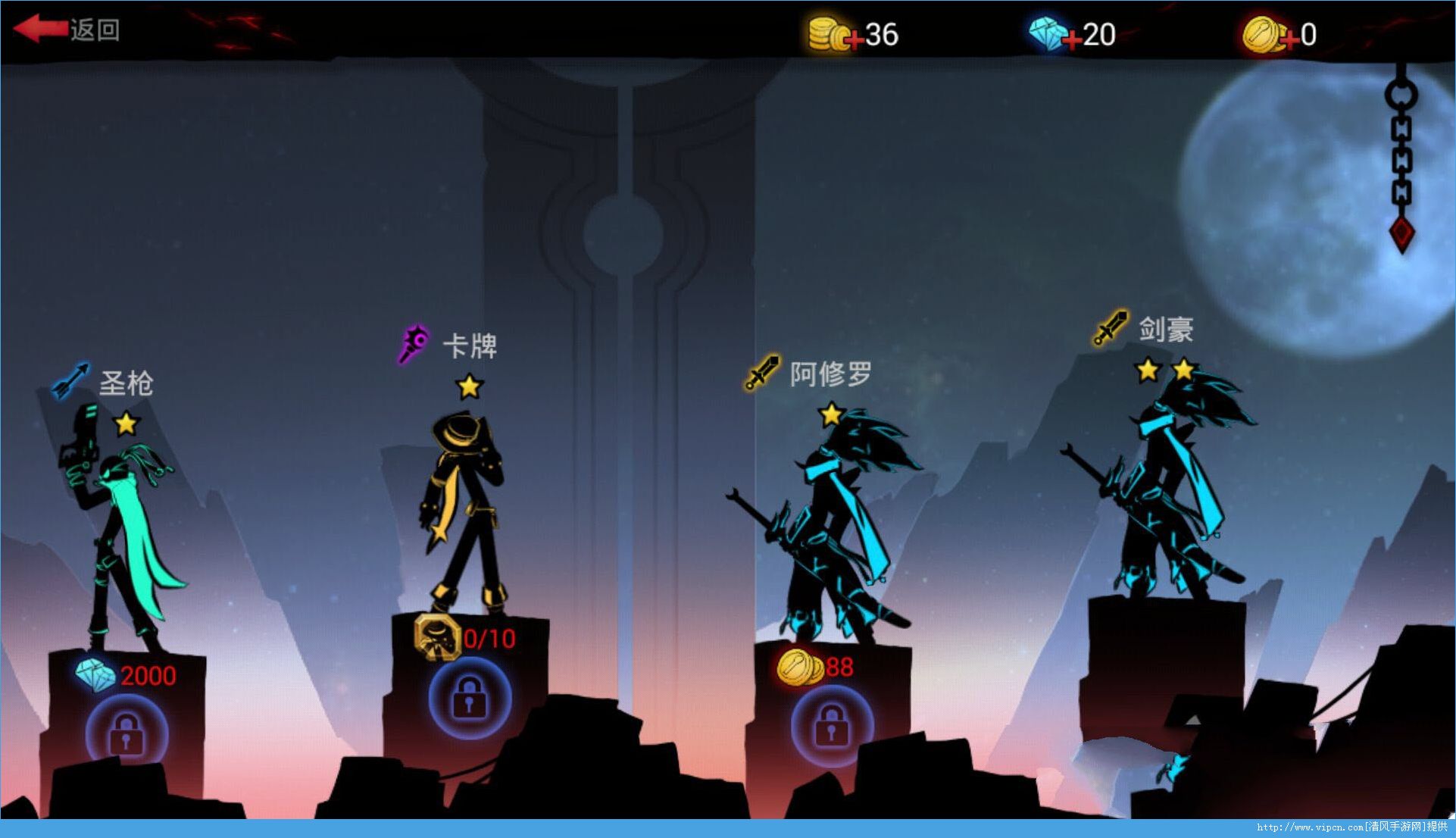This screenshot has height=838, width=1456.
Task: Unlock 阿修罗 with the 88 coin lock
Action: [x=831, y=725]
